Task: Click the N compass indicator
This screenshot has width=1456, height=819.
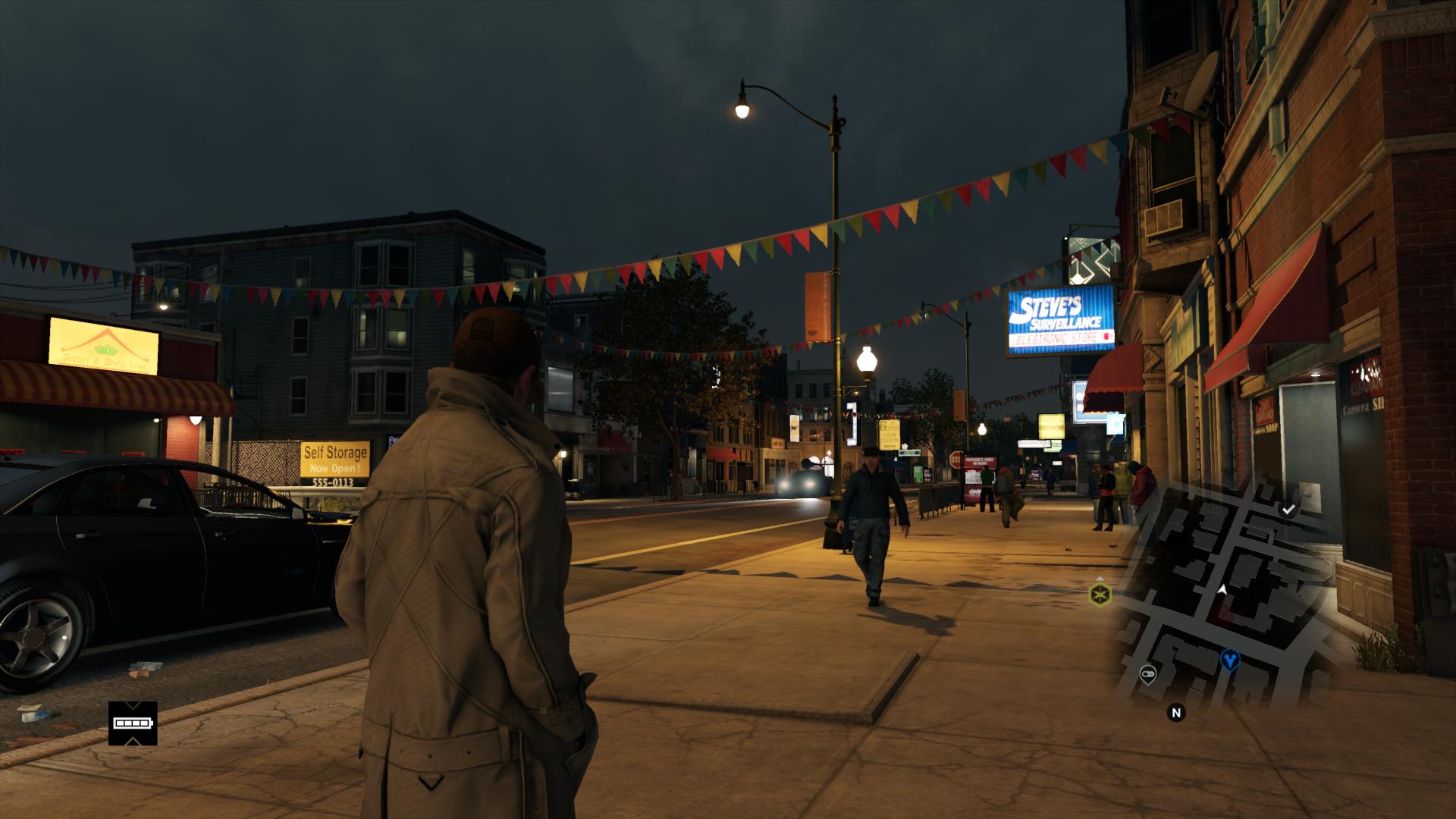Action: [x=1176, y=712]
